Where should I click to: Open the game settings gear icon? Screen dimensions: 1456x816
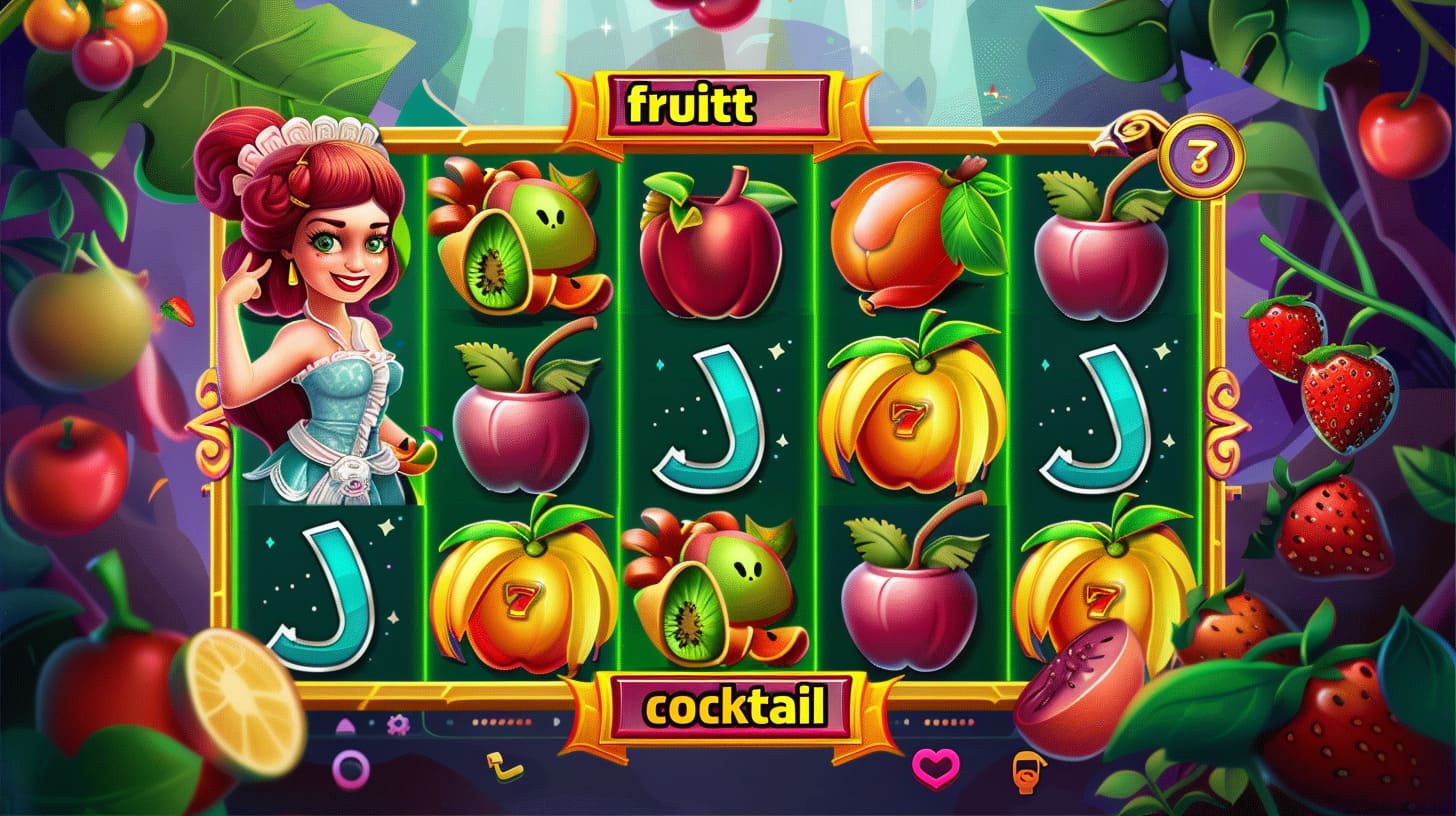pos(398,723)
